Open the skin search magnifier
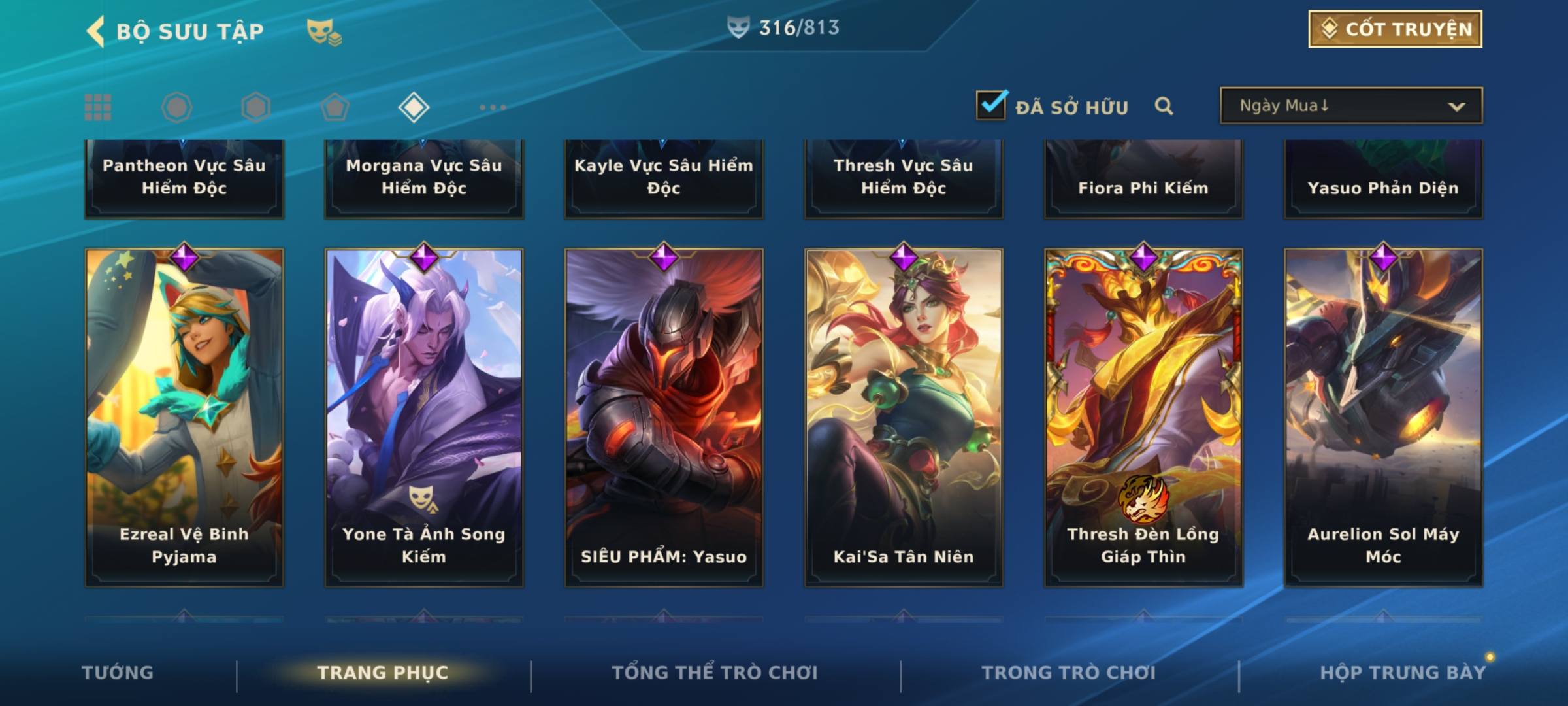1568x706 pixels. click(x=1164, y=106)
